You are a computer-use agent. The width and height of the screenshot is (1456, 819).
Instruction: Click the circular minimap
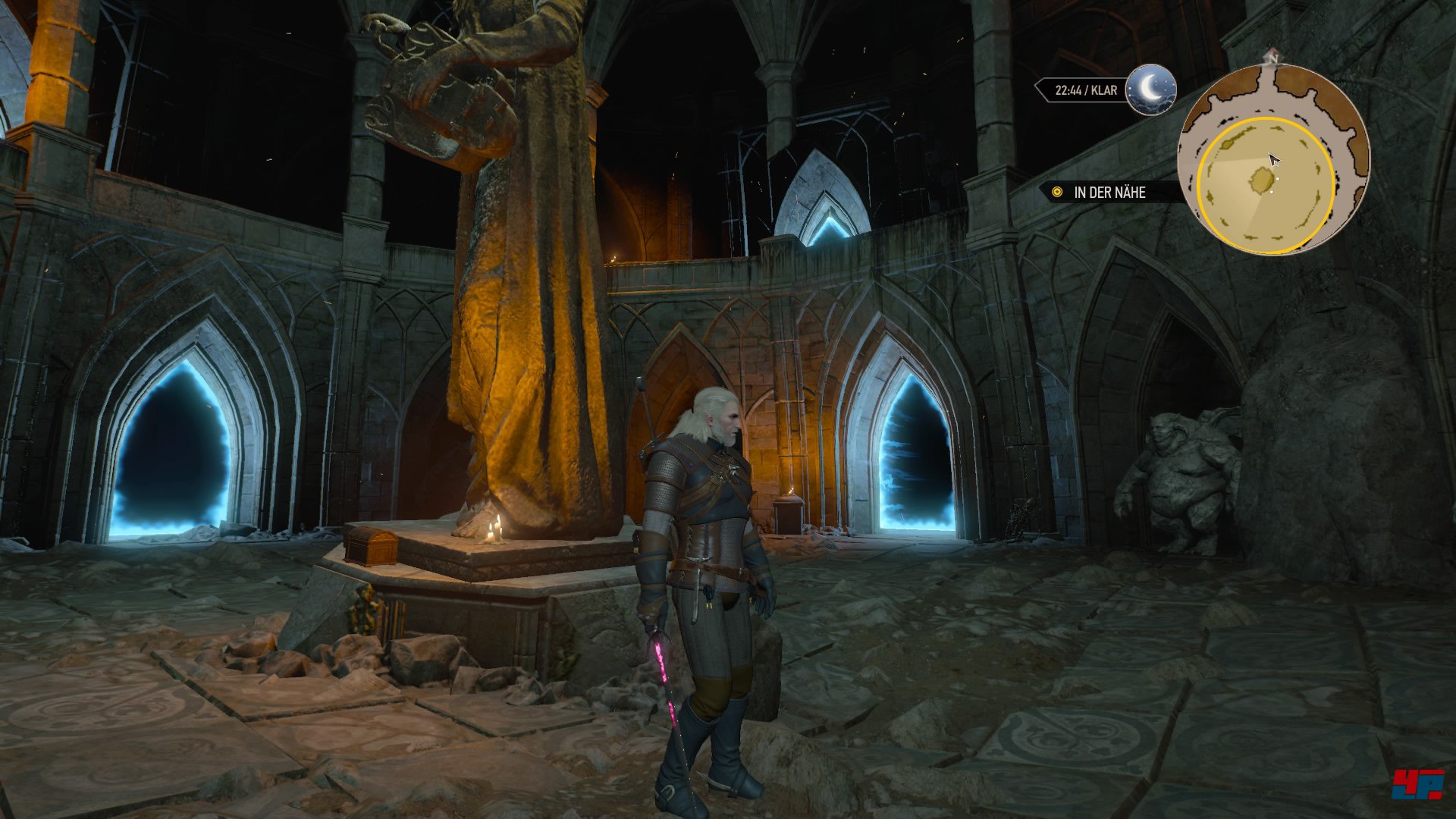(x=1273, y=160)
